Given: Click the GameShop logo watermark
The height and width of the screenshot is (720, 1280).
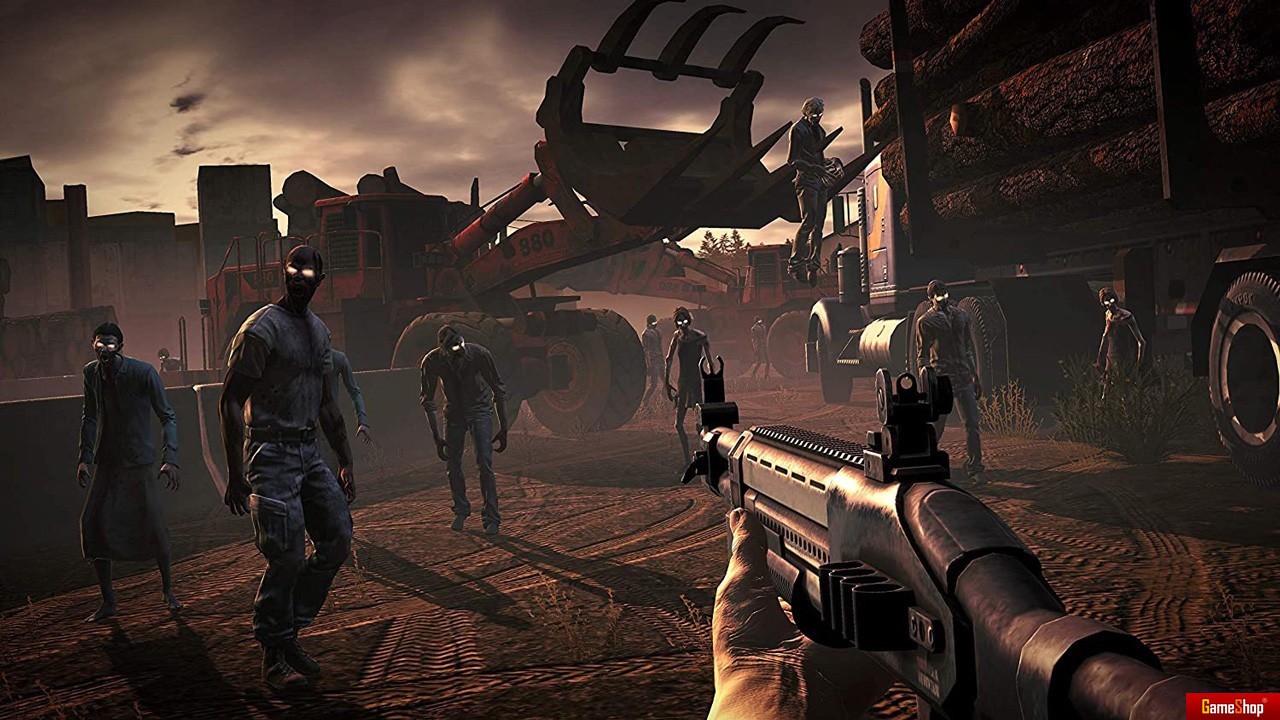Looking at the screenshot, I should pyautogui.click(x=1232, y=706).
